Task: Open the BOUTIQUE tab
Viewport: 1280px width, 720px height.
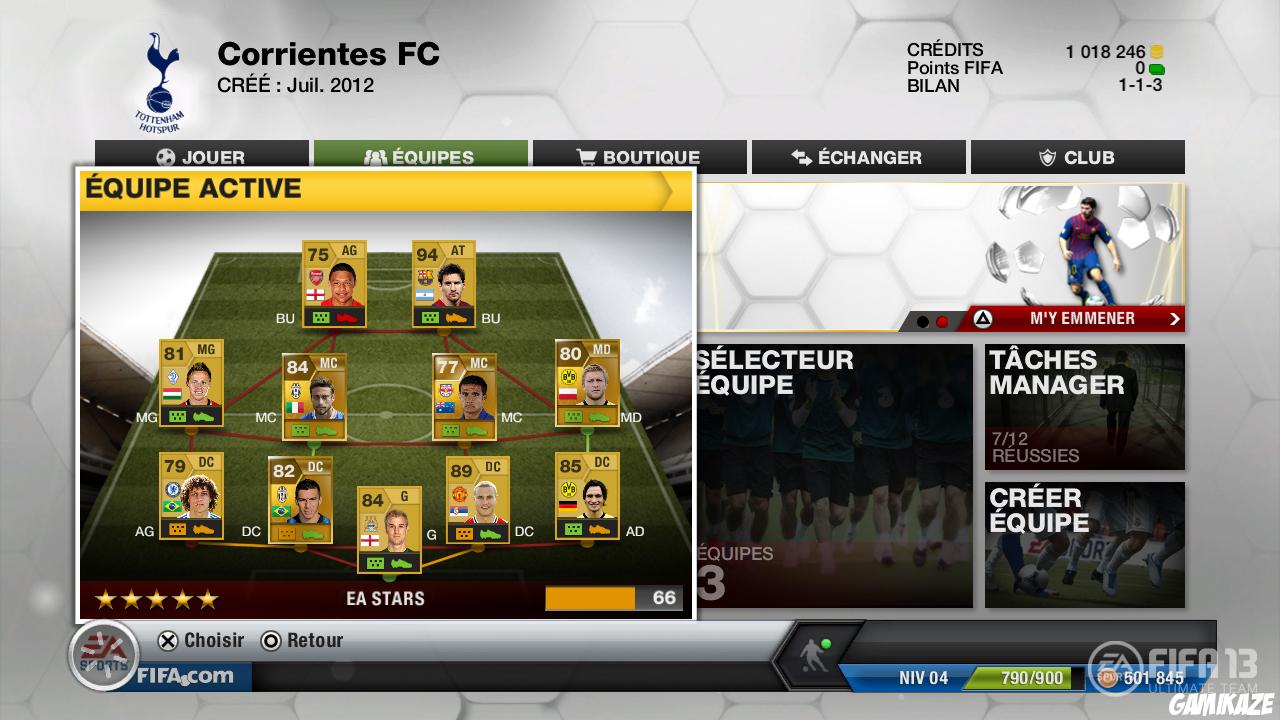Action: [x=640, y=157]
